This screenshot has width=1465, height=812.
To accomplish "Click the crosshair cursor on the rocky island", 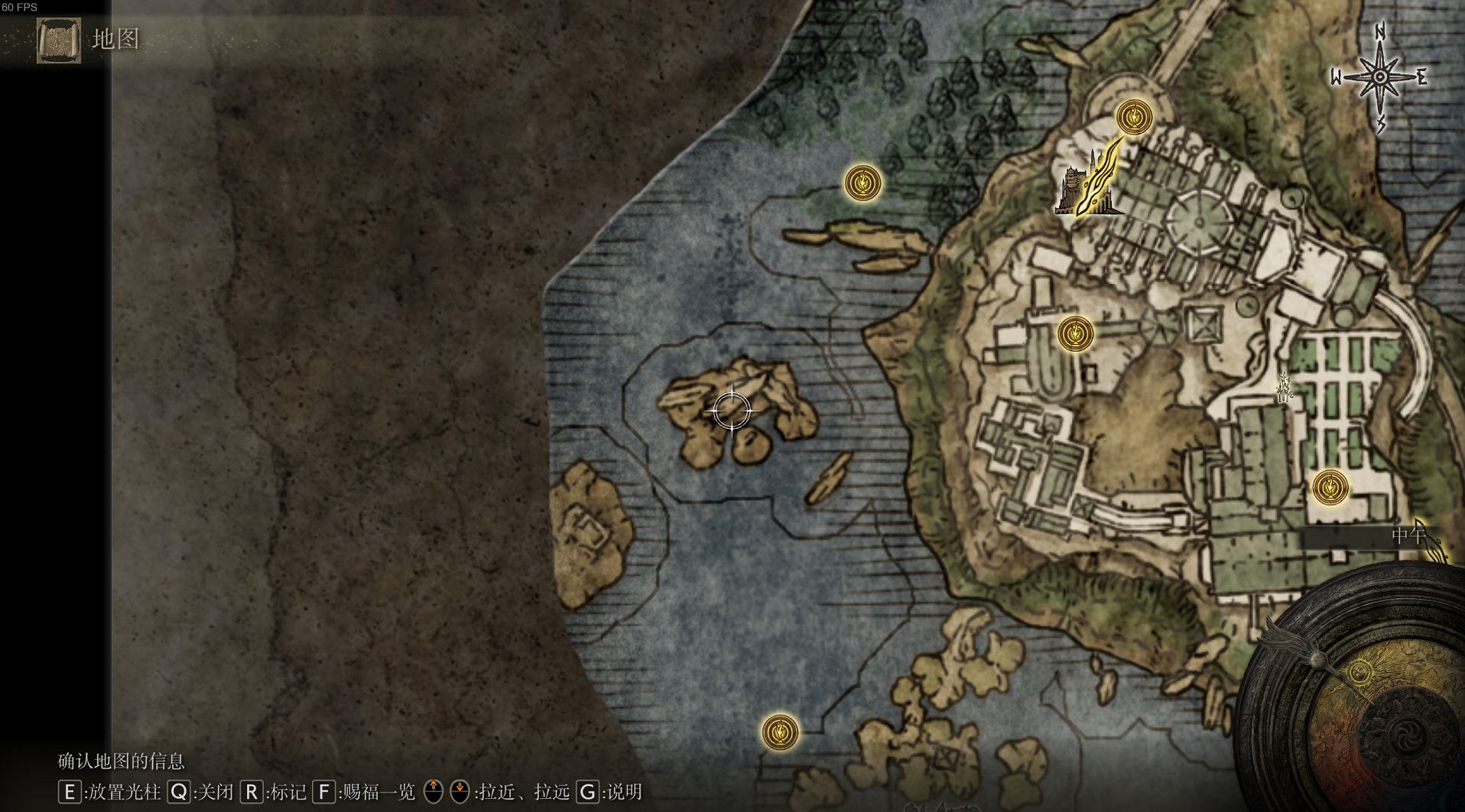I will 732,411.
